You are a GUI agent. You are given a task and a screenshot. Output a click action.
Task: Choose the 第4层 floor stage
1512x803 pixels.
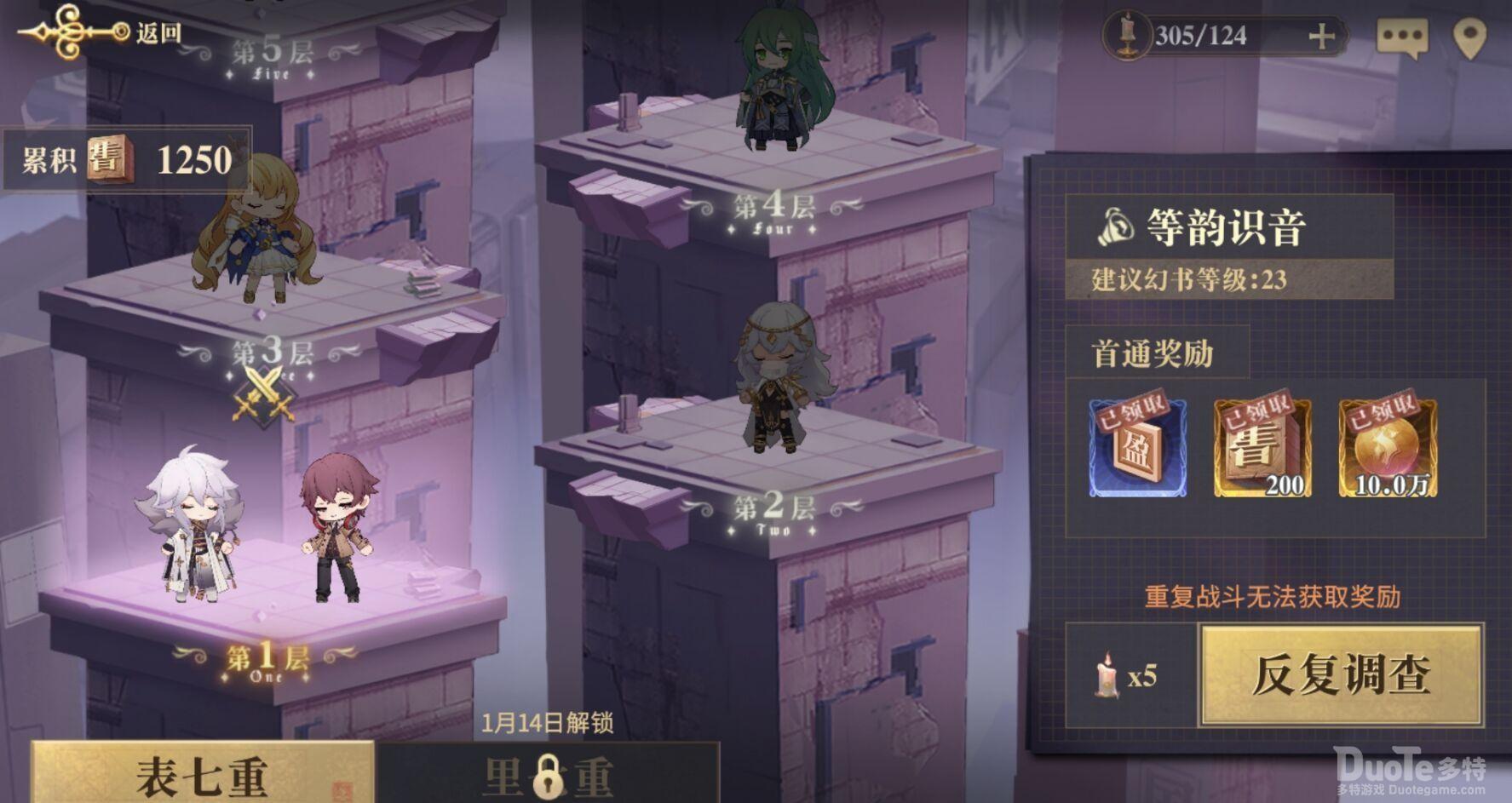click(x=773, y=207)
